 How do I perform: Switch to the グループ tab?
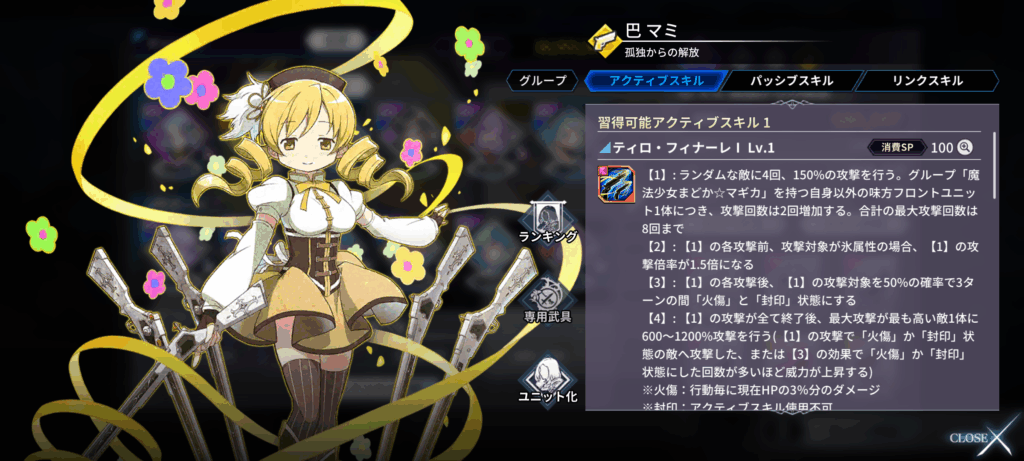coord(543,81)
